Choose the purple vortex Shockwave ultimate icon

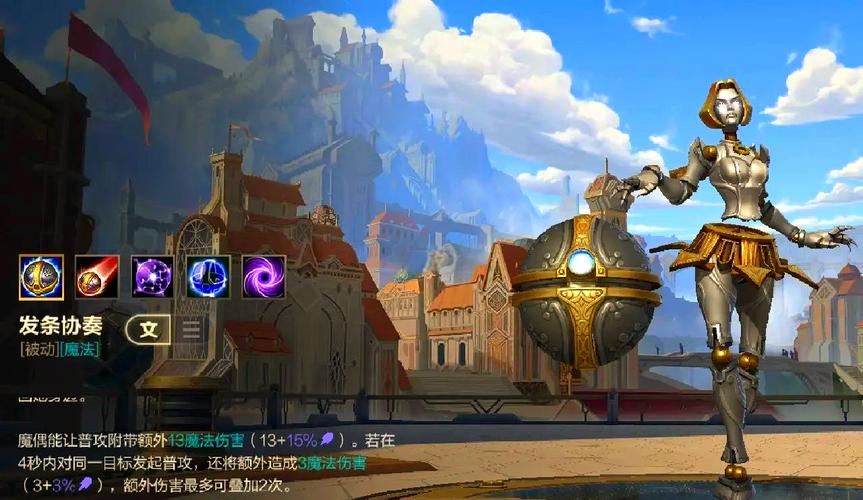pyautogui.click(x=264, y=277)
